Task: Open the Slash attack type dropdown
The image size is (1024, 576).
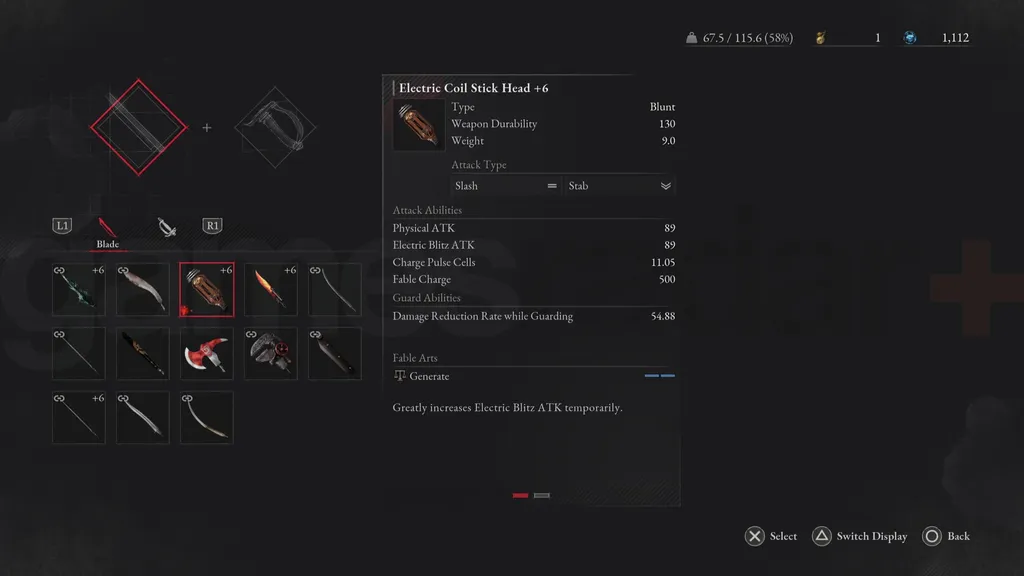Action: (505, 186)
